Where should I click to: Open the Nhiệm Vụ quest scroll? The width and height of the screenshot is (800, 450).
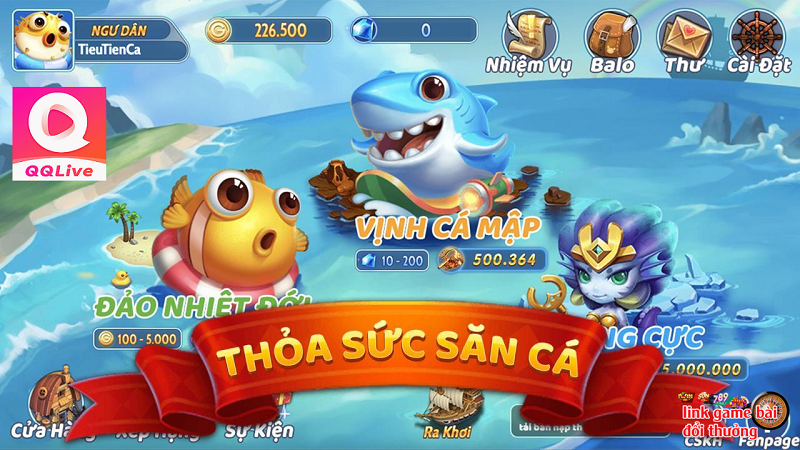[527, 40]
